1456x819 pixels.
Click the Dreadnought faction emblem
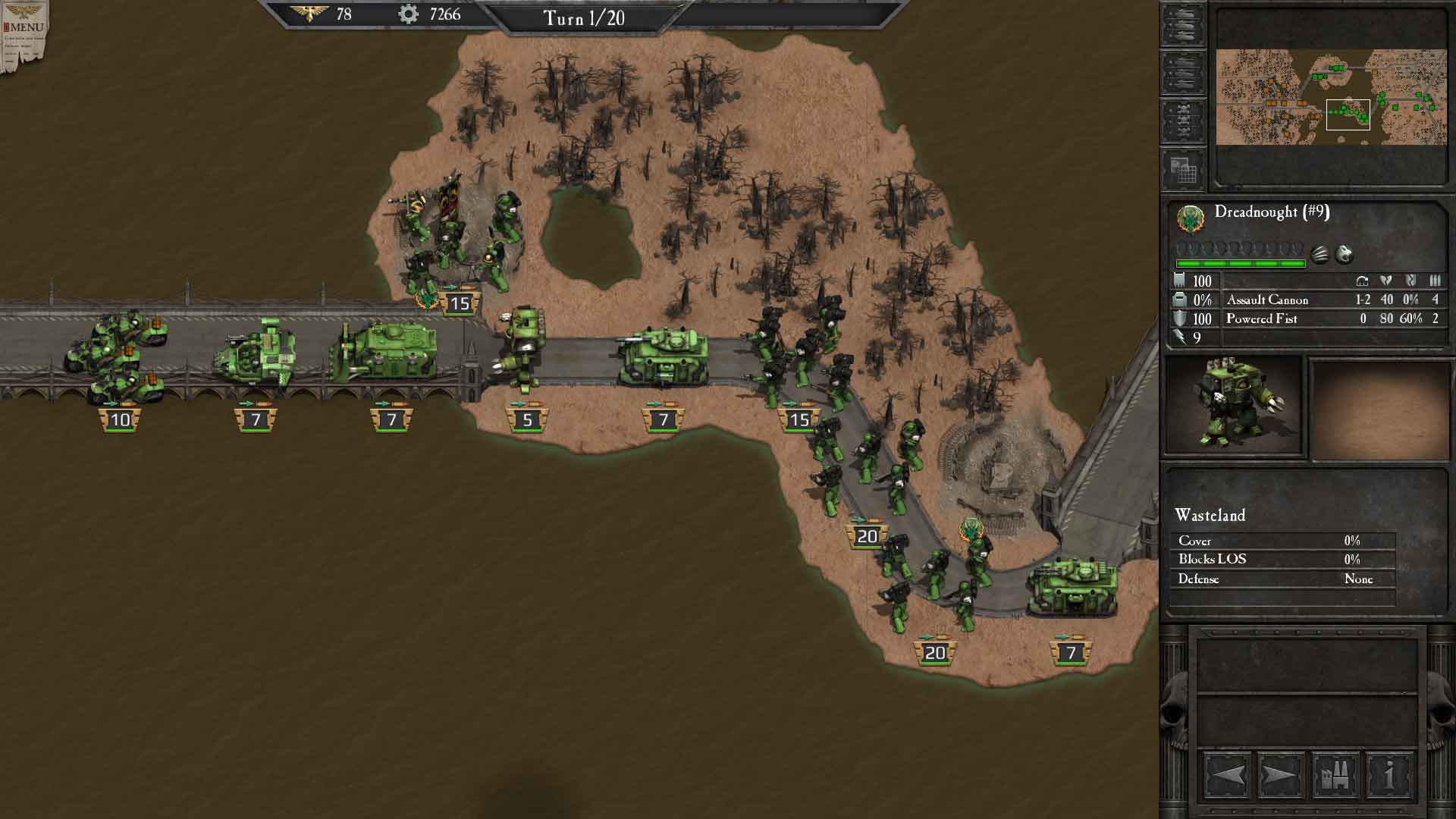(x=1191, y=220)
